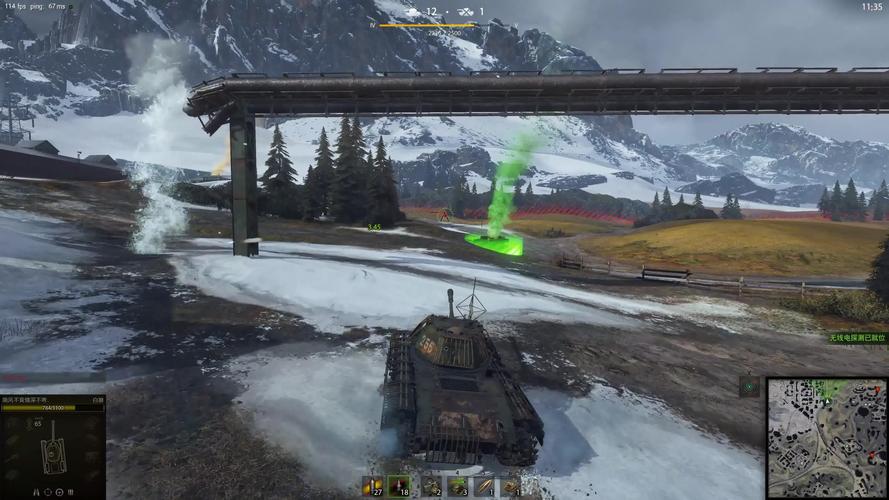Viewport: 889px width, 500px height.
Task: Select the shell slot with 27 rounds
Action: [x=372, y=486]
